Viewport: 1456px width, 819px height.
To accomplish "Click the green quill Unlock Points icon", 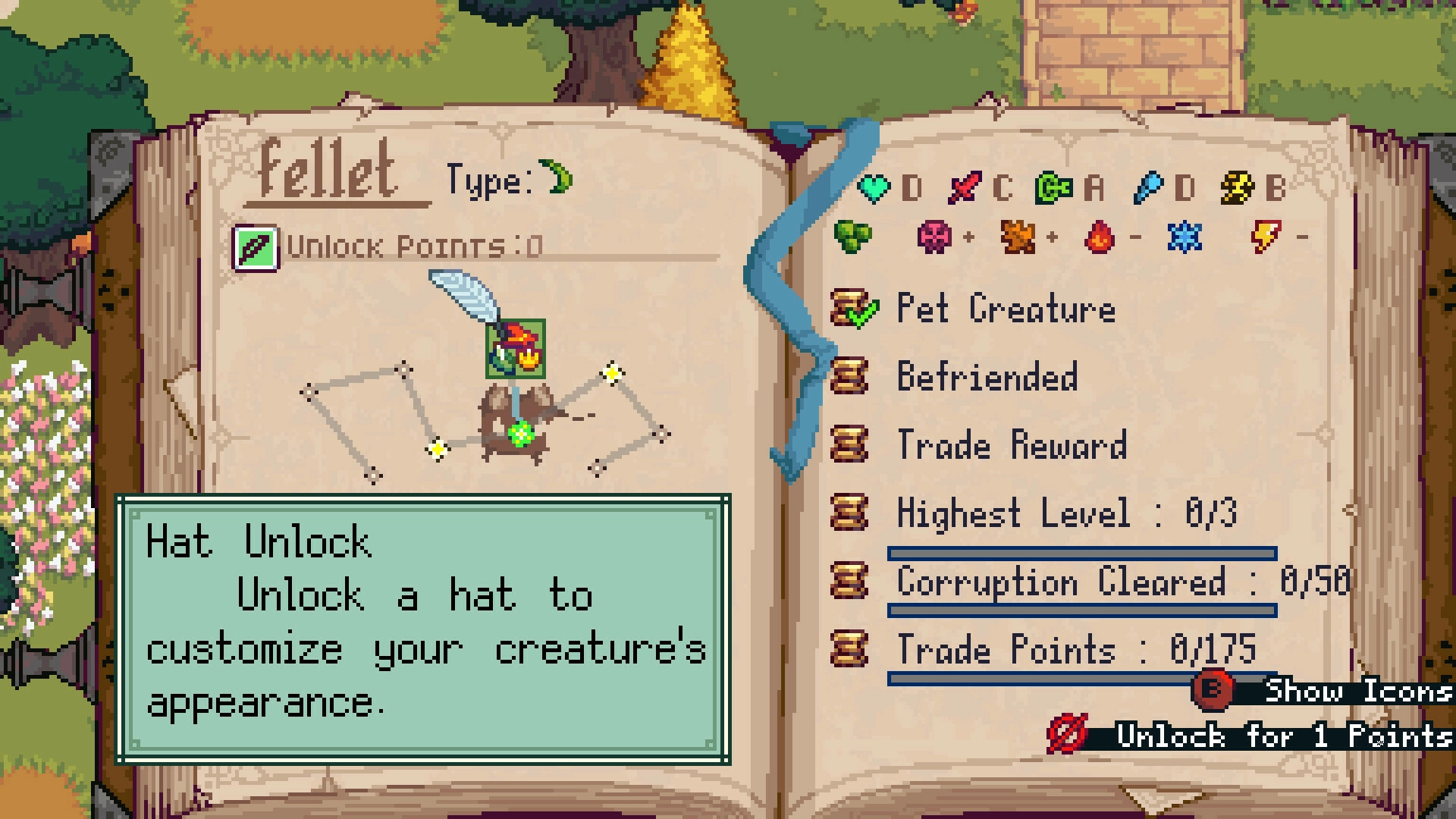I will tap(256, 248).
